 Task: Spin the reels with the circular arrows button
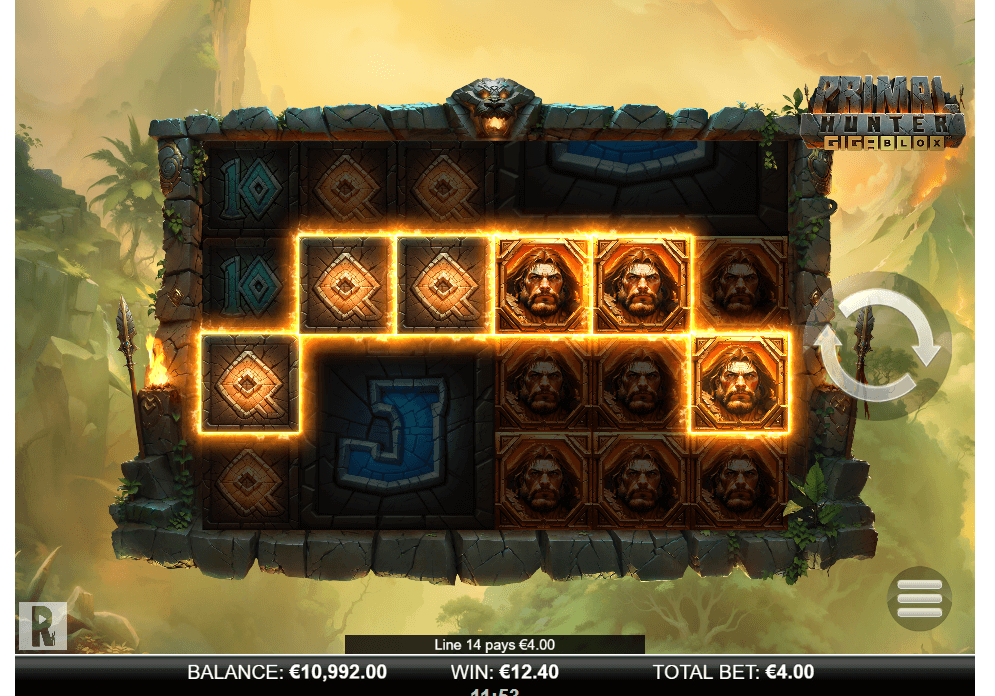tap(877, 345)
